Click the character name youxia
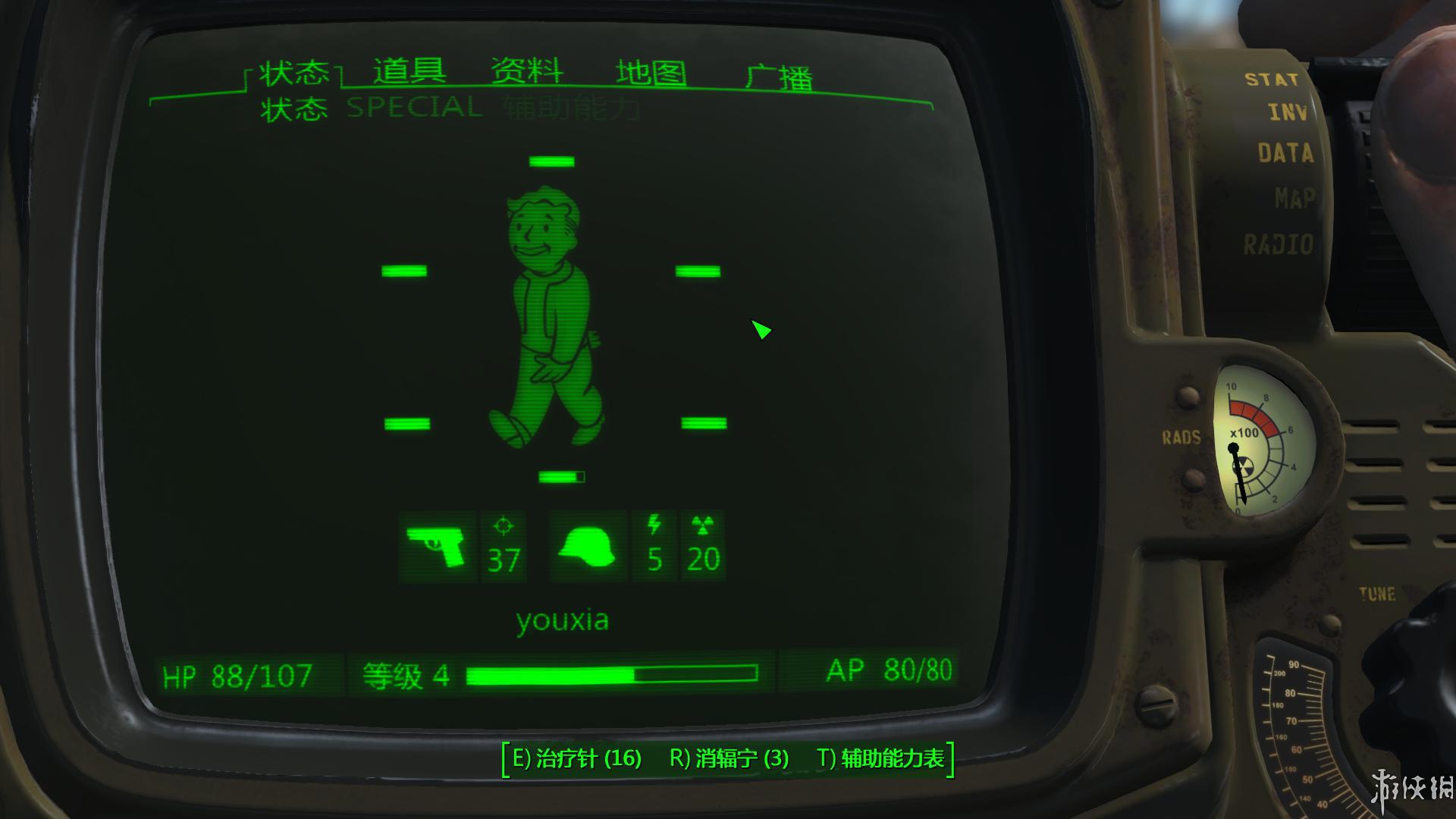This screenshot has height=819, width=1456. pyautogui.click(x=564, y=620)
